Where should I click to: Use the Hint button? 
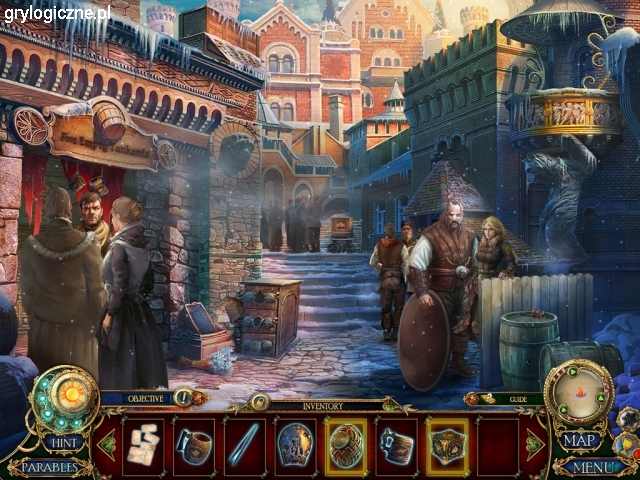62,441
